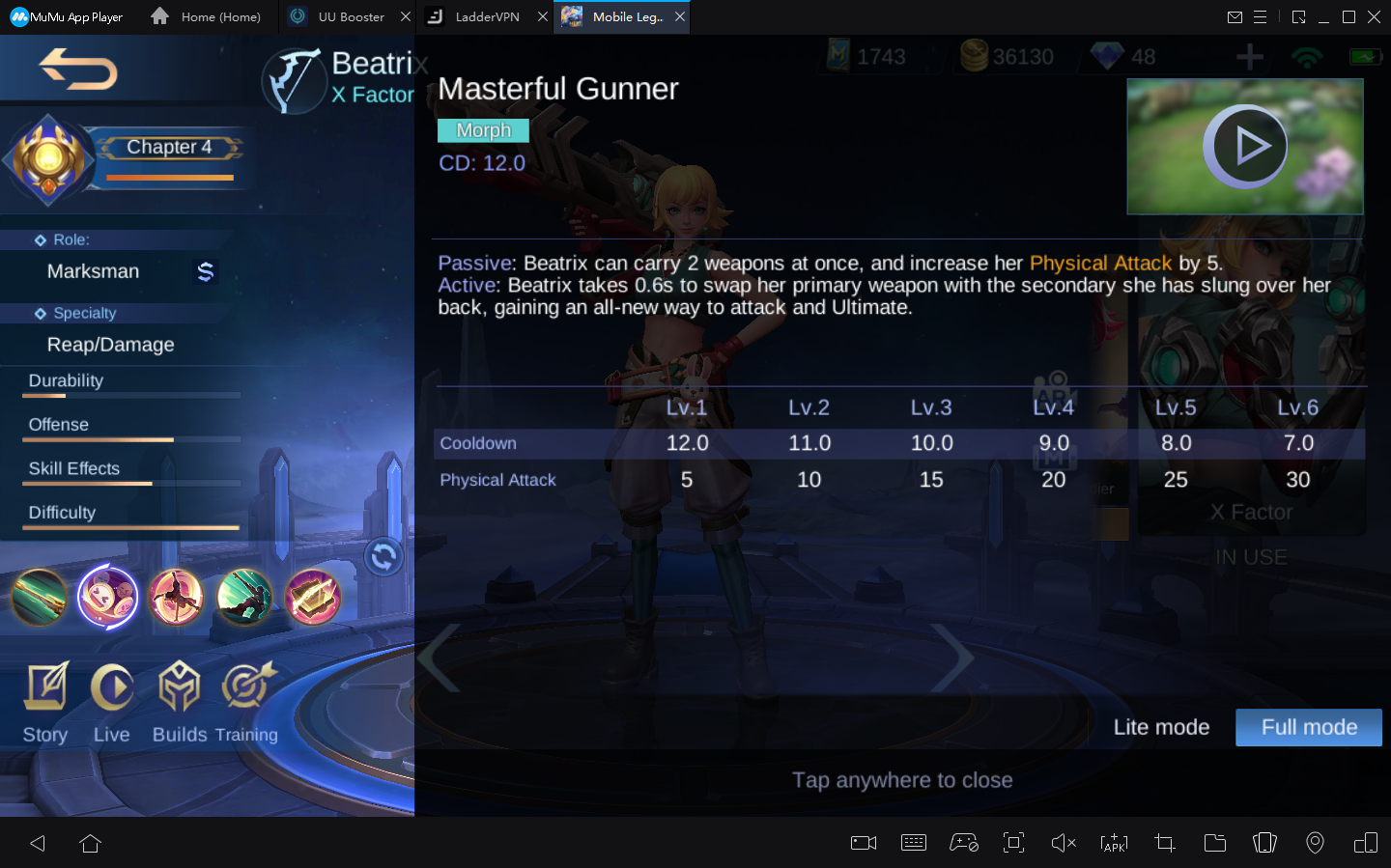Open the APK install tool
The image size is (1391, 868).
(x=1114, y=843)
